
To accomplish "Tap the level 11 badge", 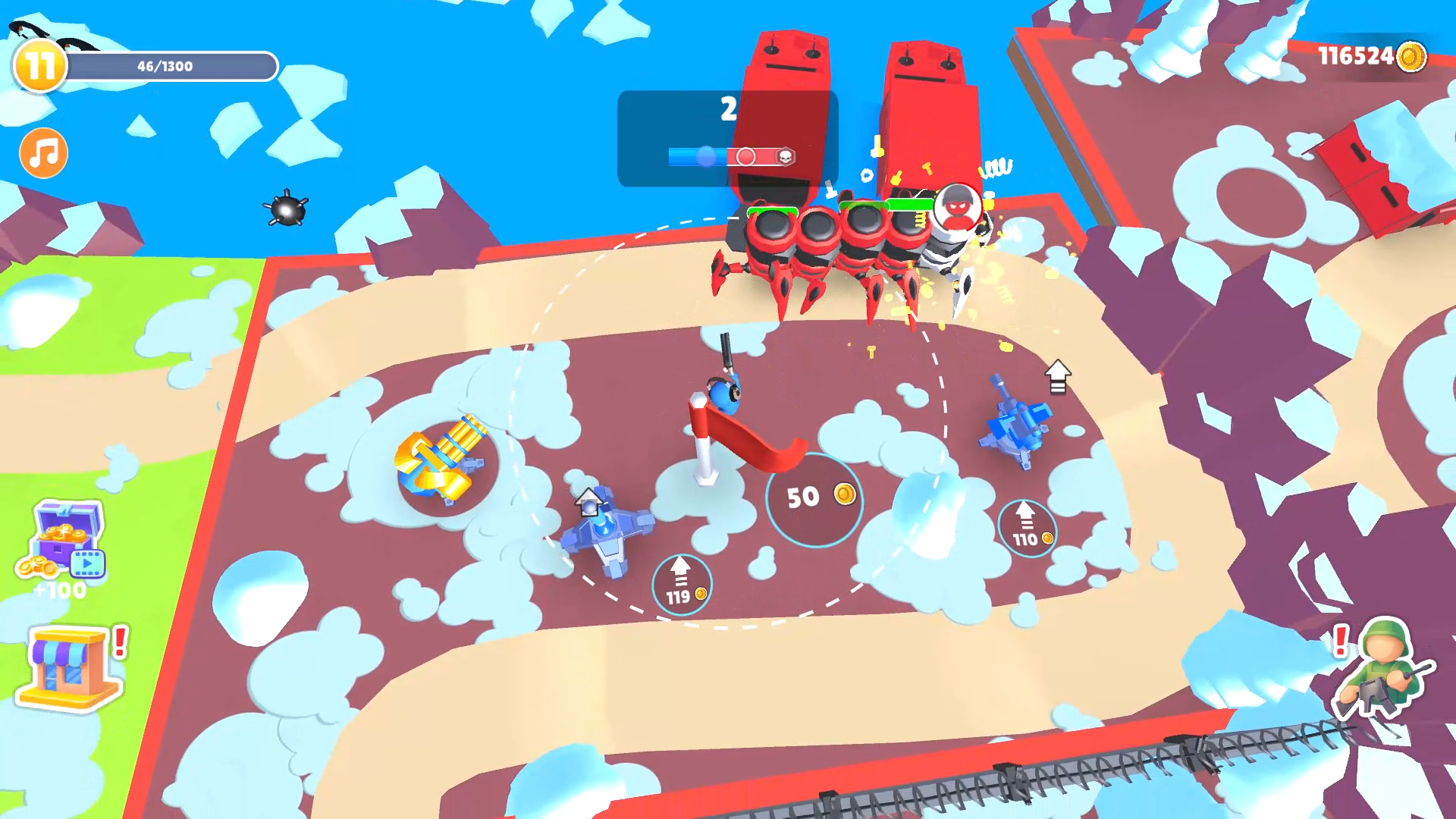I will (x=39, y=67).
